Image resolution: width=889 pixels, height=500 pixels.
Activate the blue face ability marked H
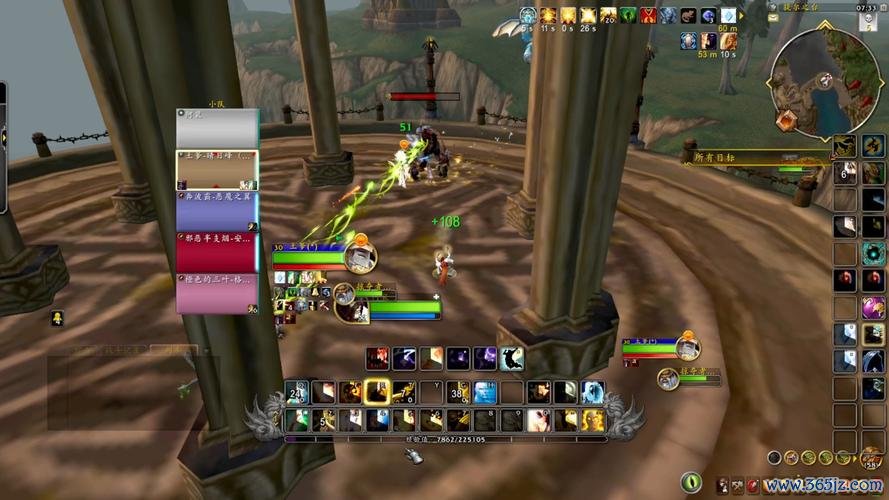coord(485,392)
